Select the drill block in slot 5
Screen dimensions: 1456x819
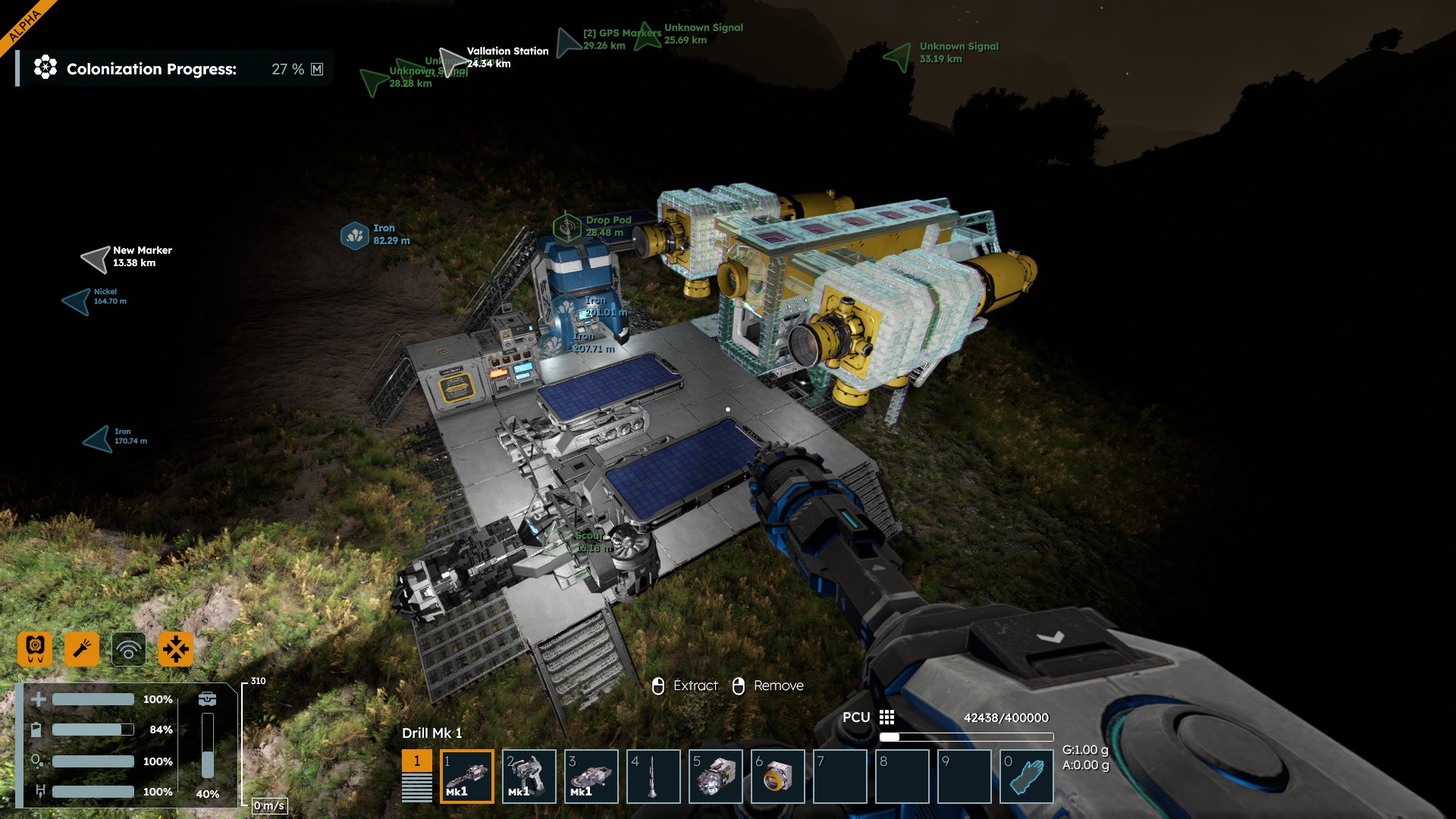click(716, 776)
